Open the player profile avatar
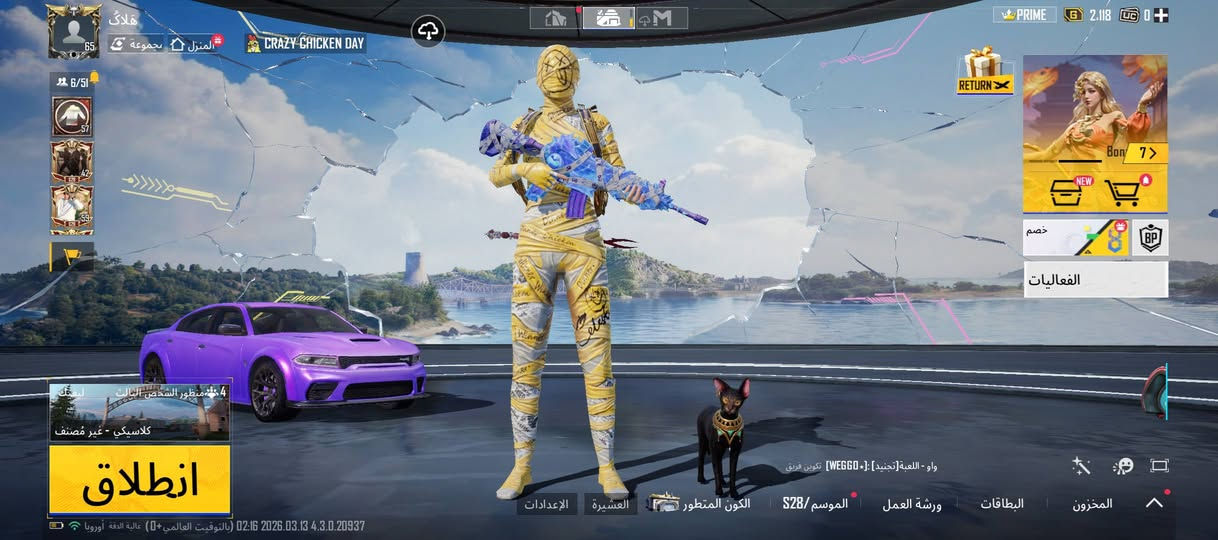Screen dimensions: 1218x540 tap(73, 31)
